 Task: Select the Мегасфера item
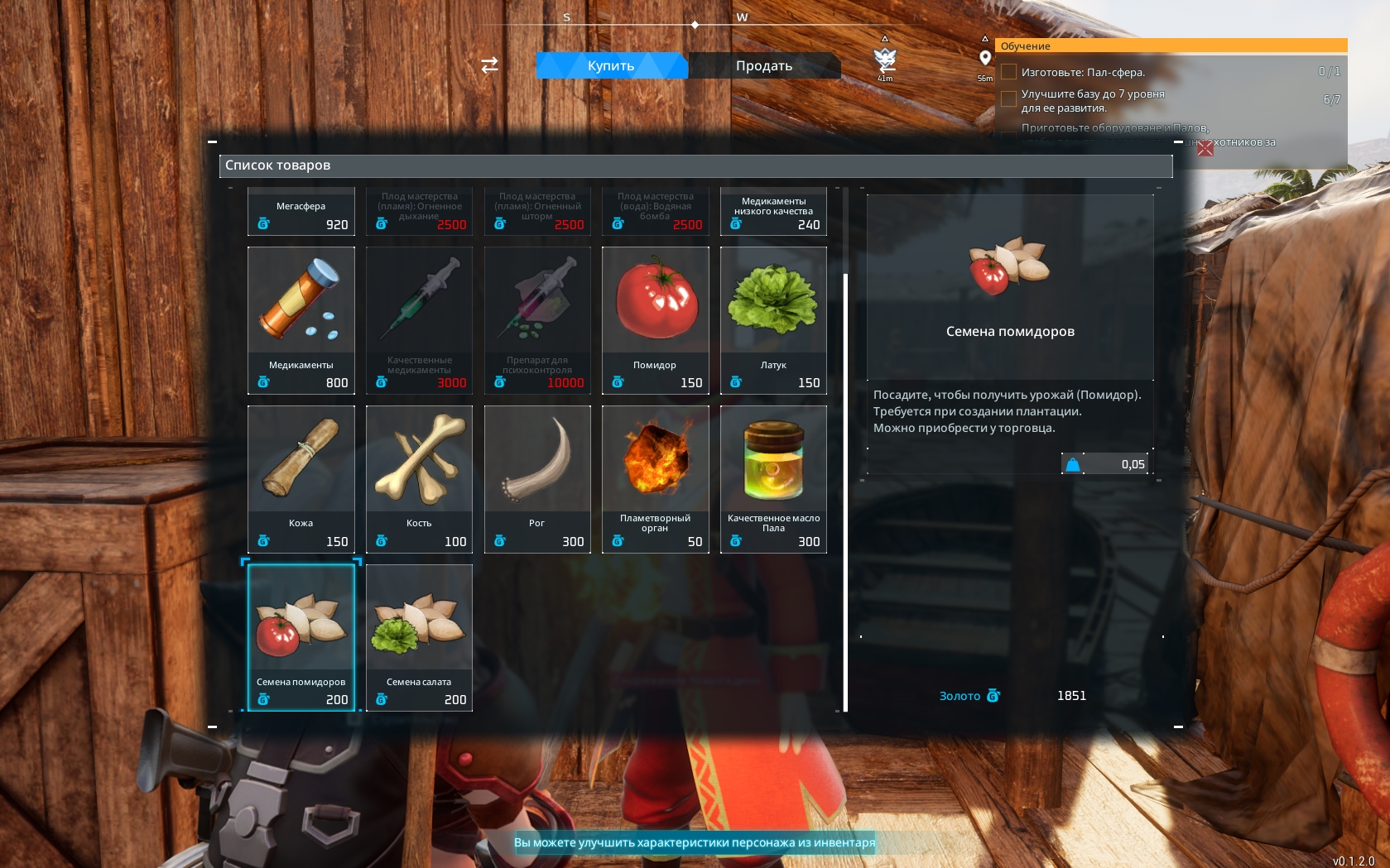pos(301,212)
